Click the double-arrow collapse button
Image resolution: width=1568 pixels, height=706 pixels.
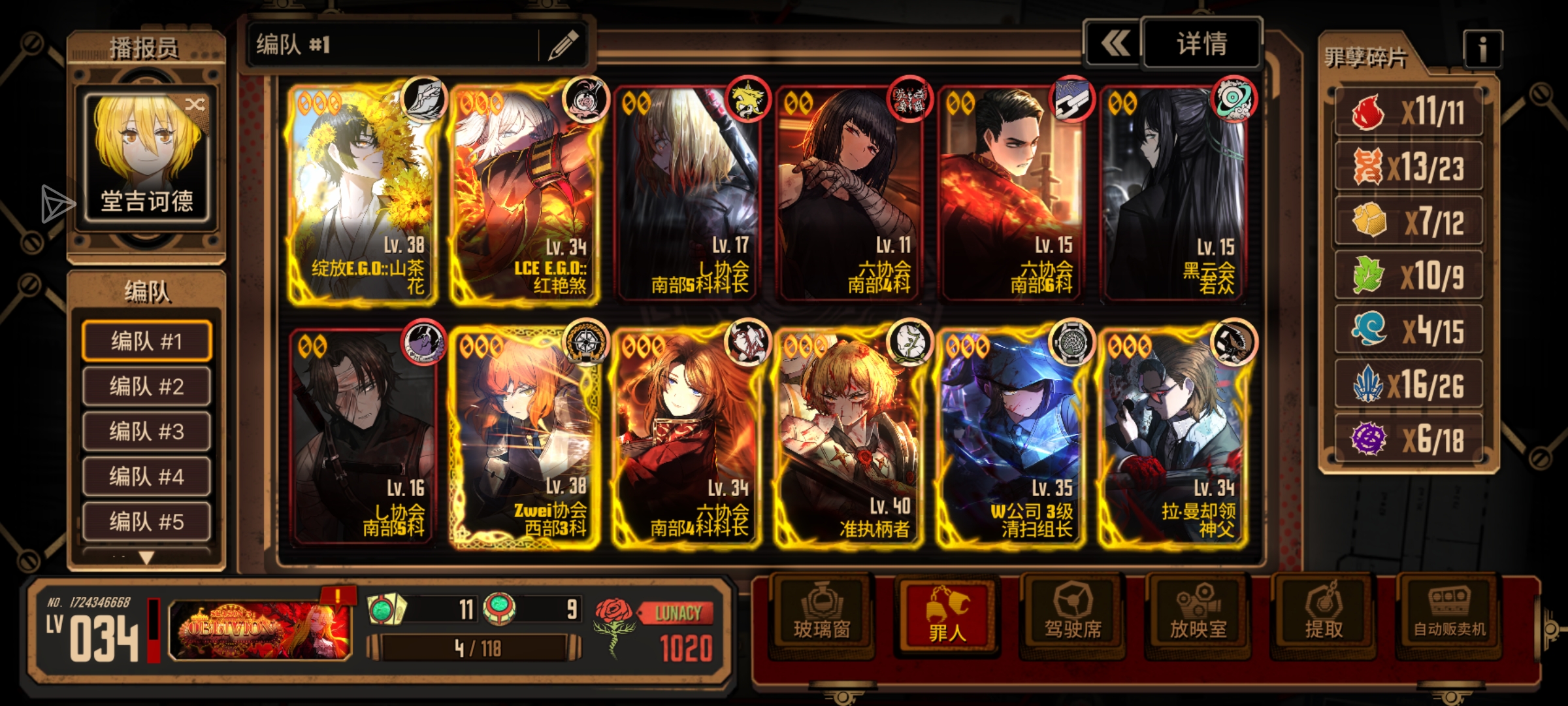coord(1113,44)
